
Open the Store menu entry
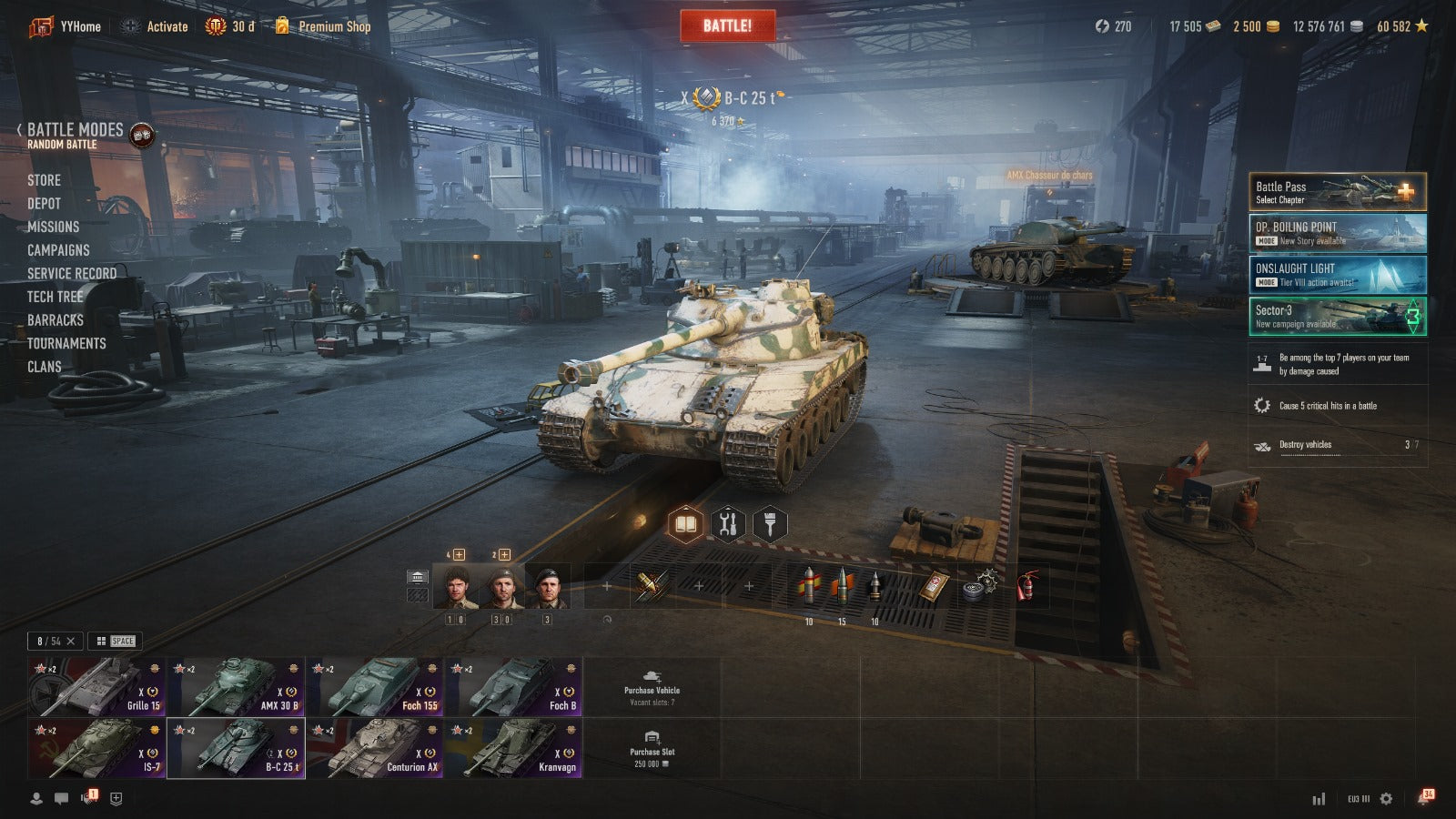pyautogui.click(x=44, y=180)
